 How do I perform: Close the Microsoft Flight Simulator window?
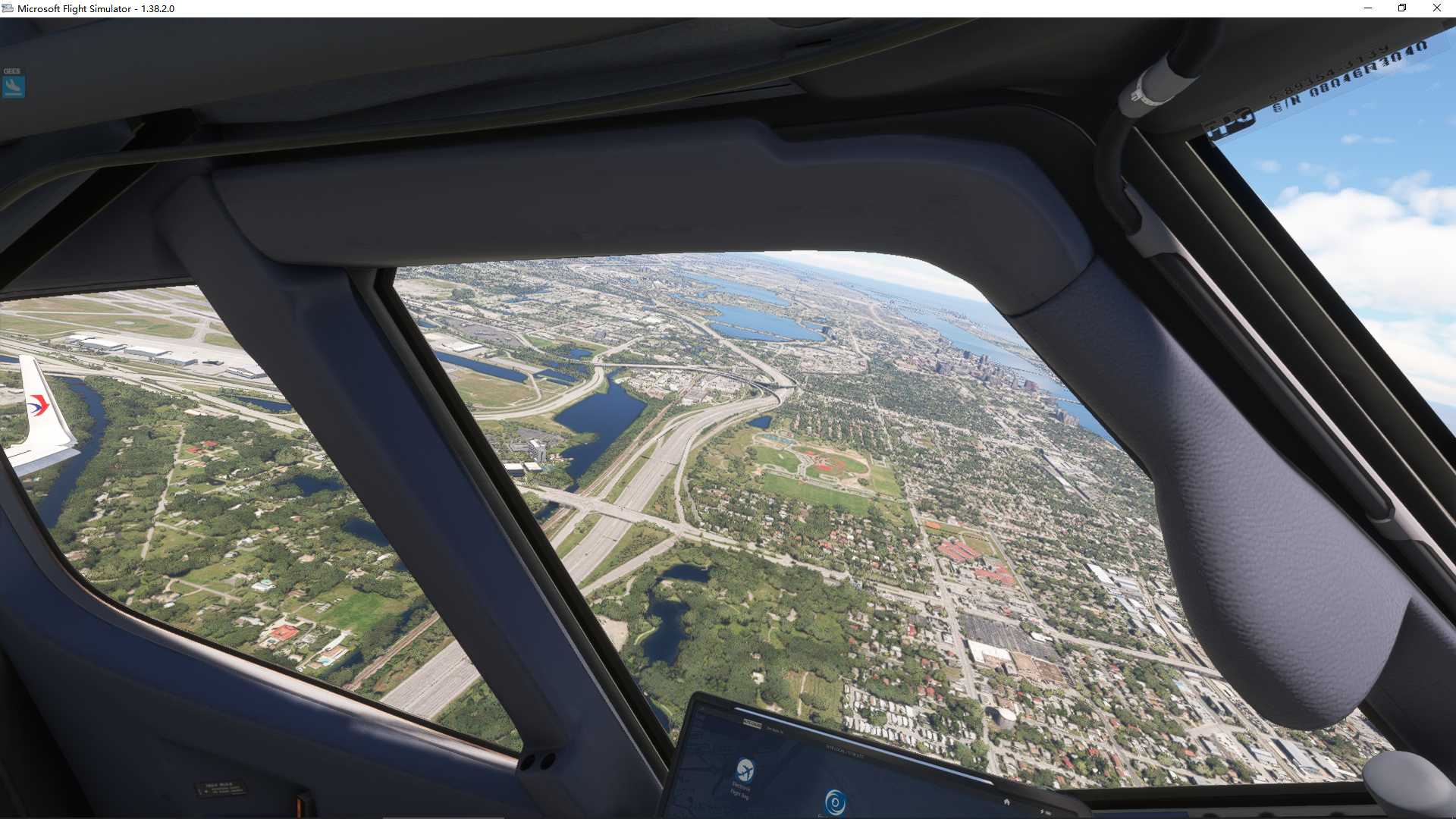click(1436, 8)
